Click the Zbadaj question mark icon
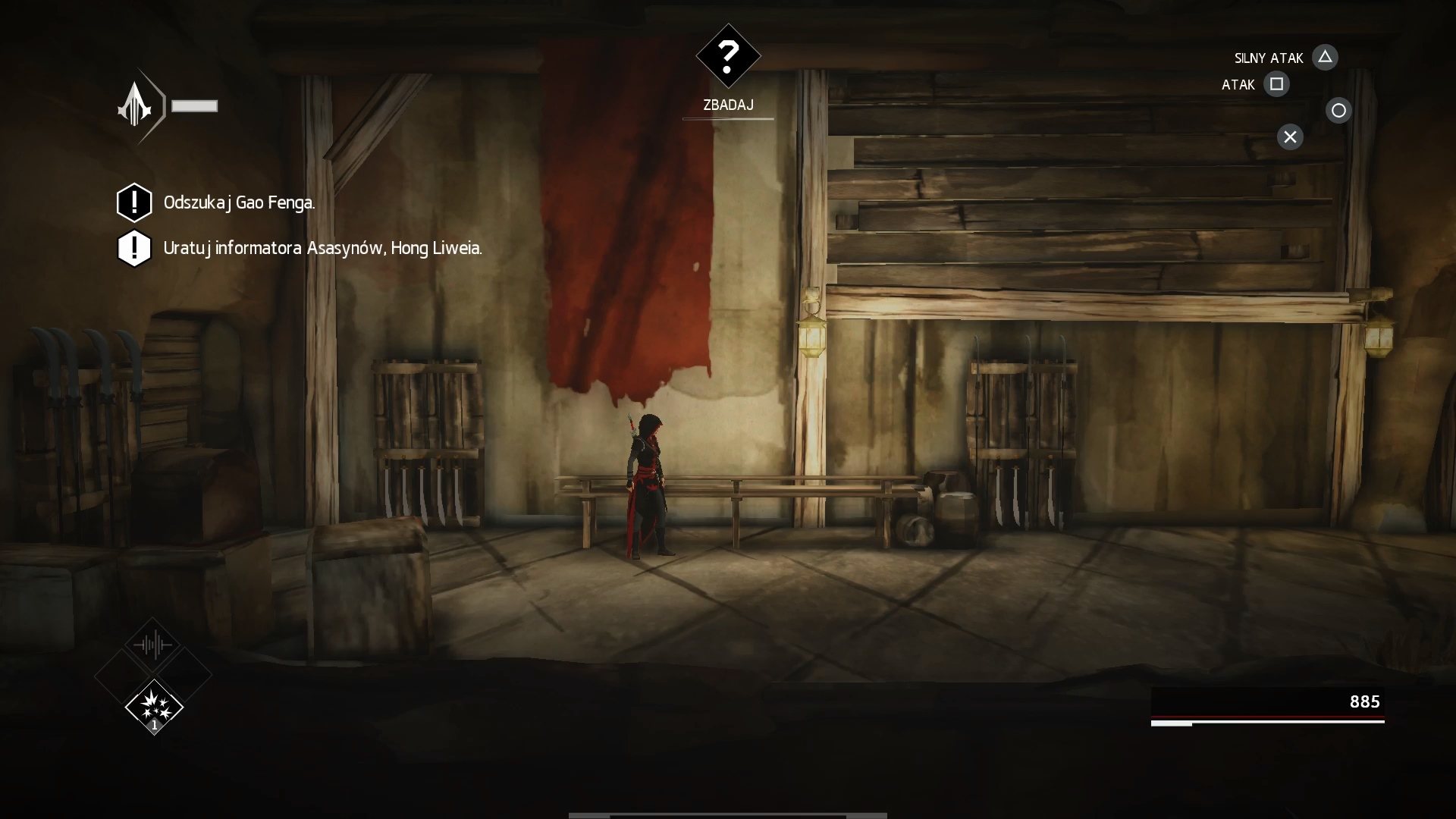This screenshot has width=1456, height=819. pos(728,56)
